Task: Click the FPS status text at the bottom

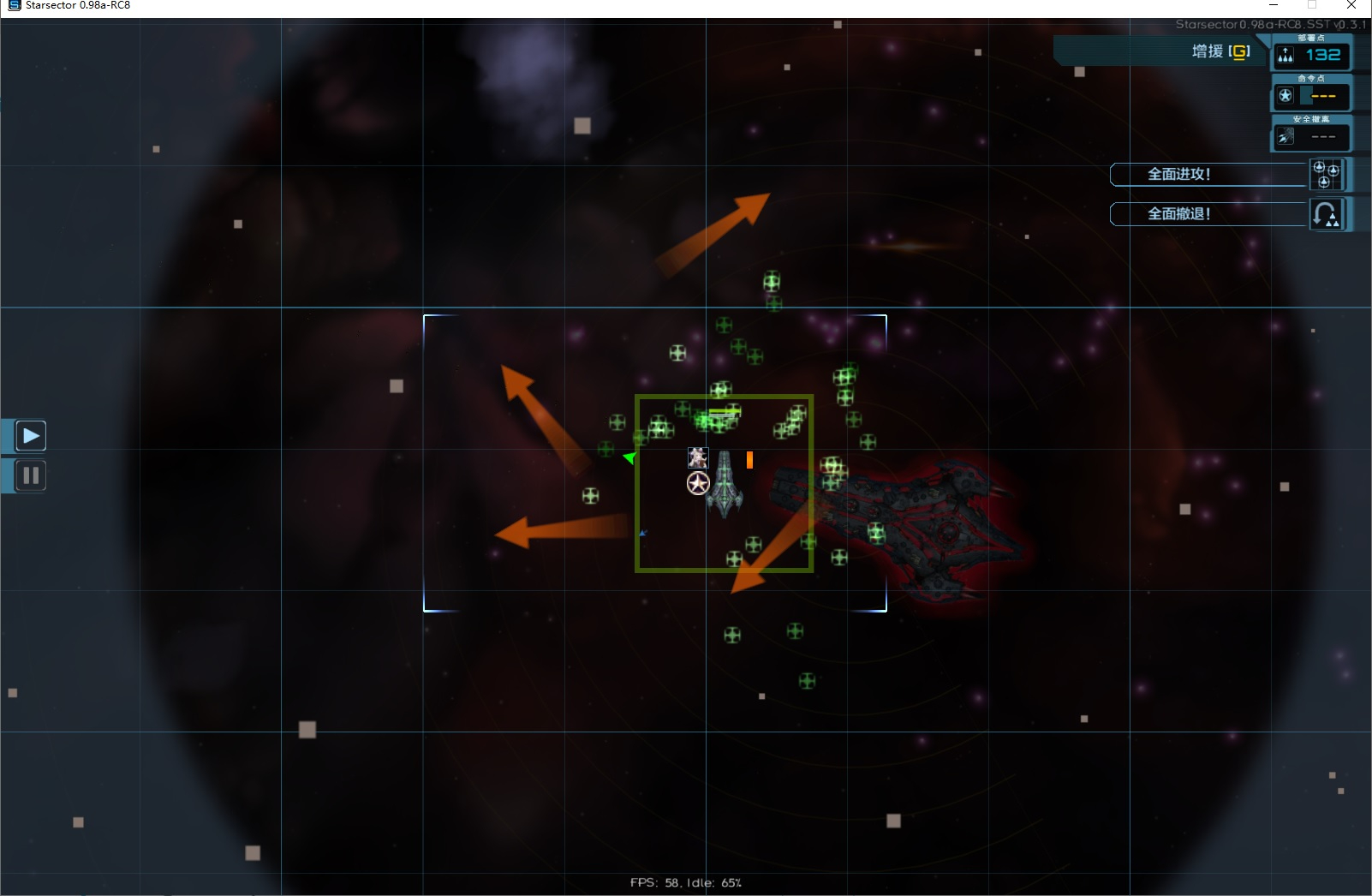Action: (x=685, y=882)
